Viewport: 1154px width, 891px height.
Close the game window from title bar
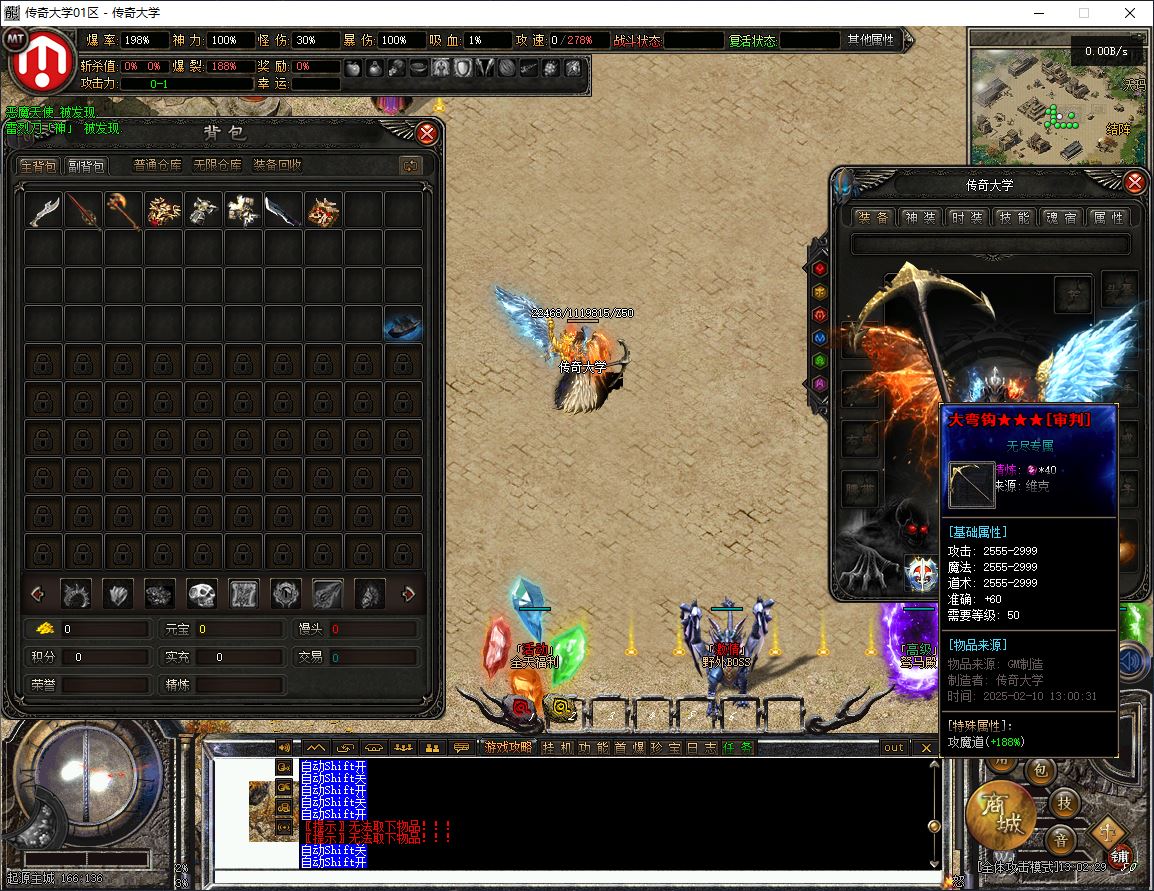tap(1130, 13)
